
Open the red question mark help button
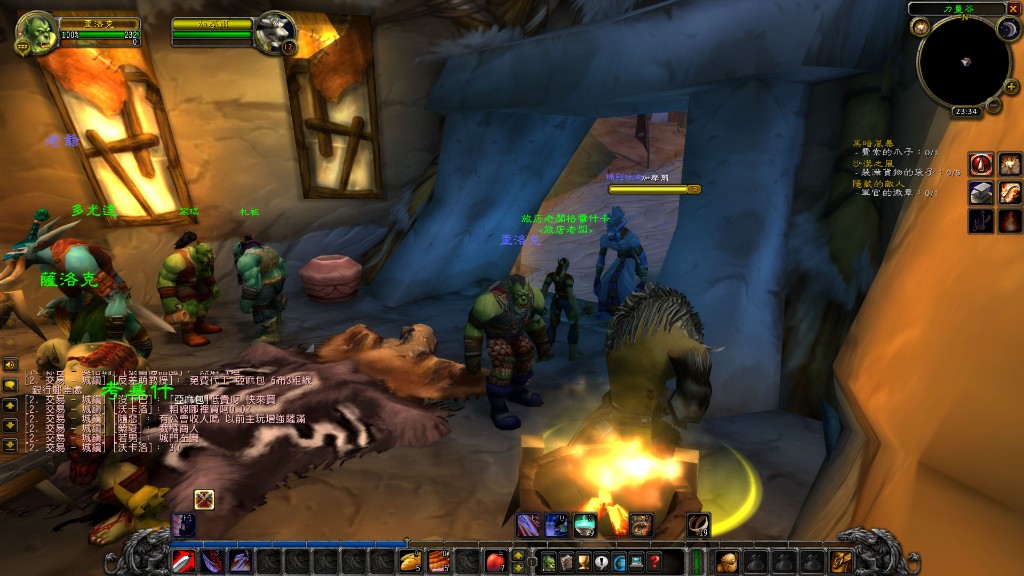[x=653, y=561]
